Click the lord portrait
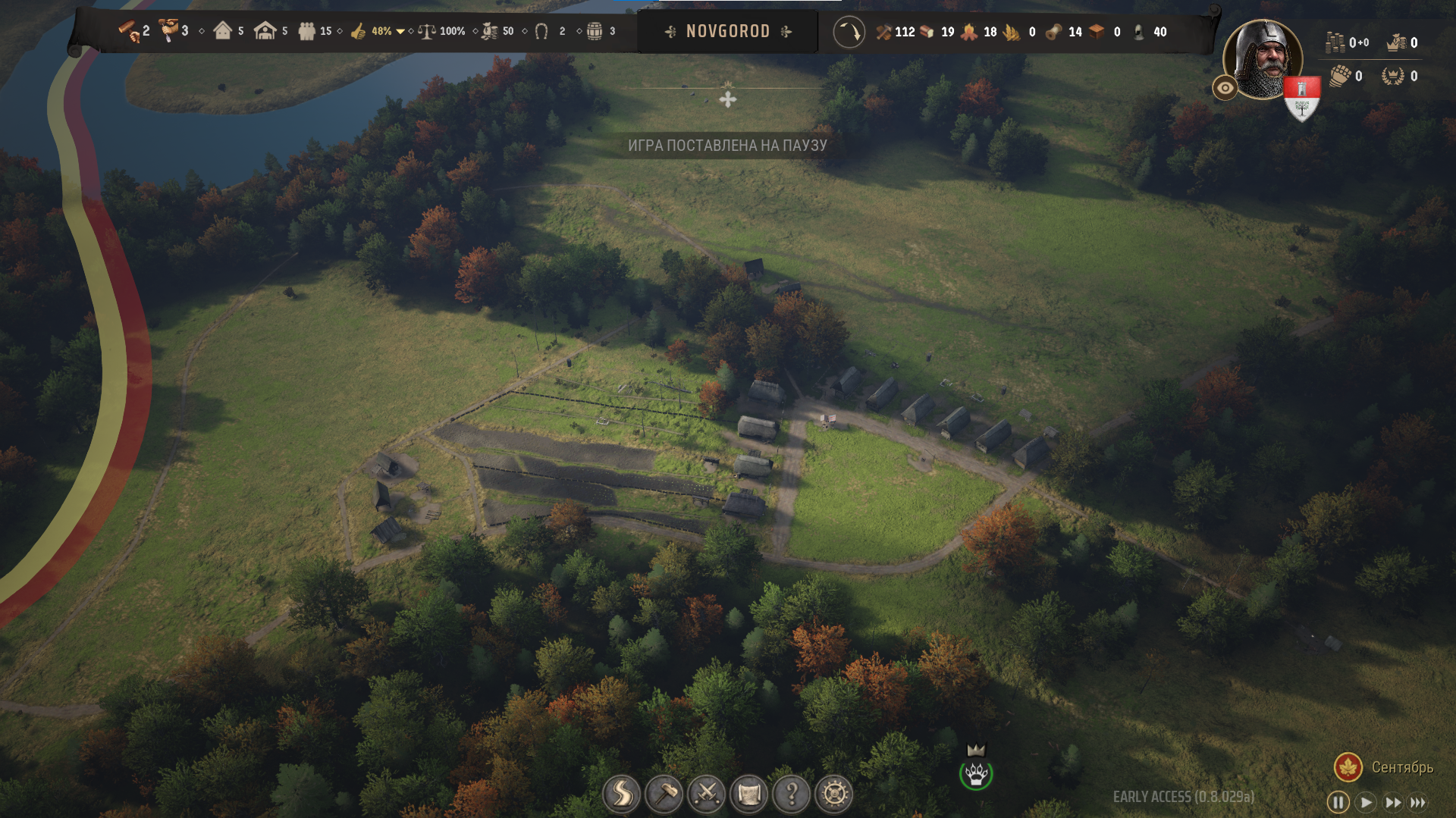The height and width of the screenshot is (818, 1456). point(1263,58)
